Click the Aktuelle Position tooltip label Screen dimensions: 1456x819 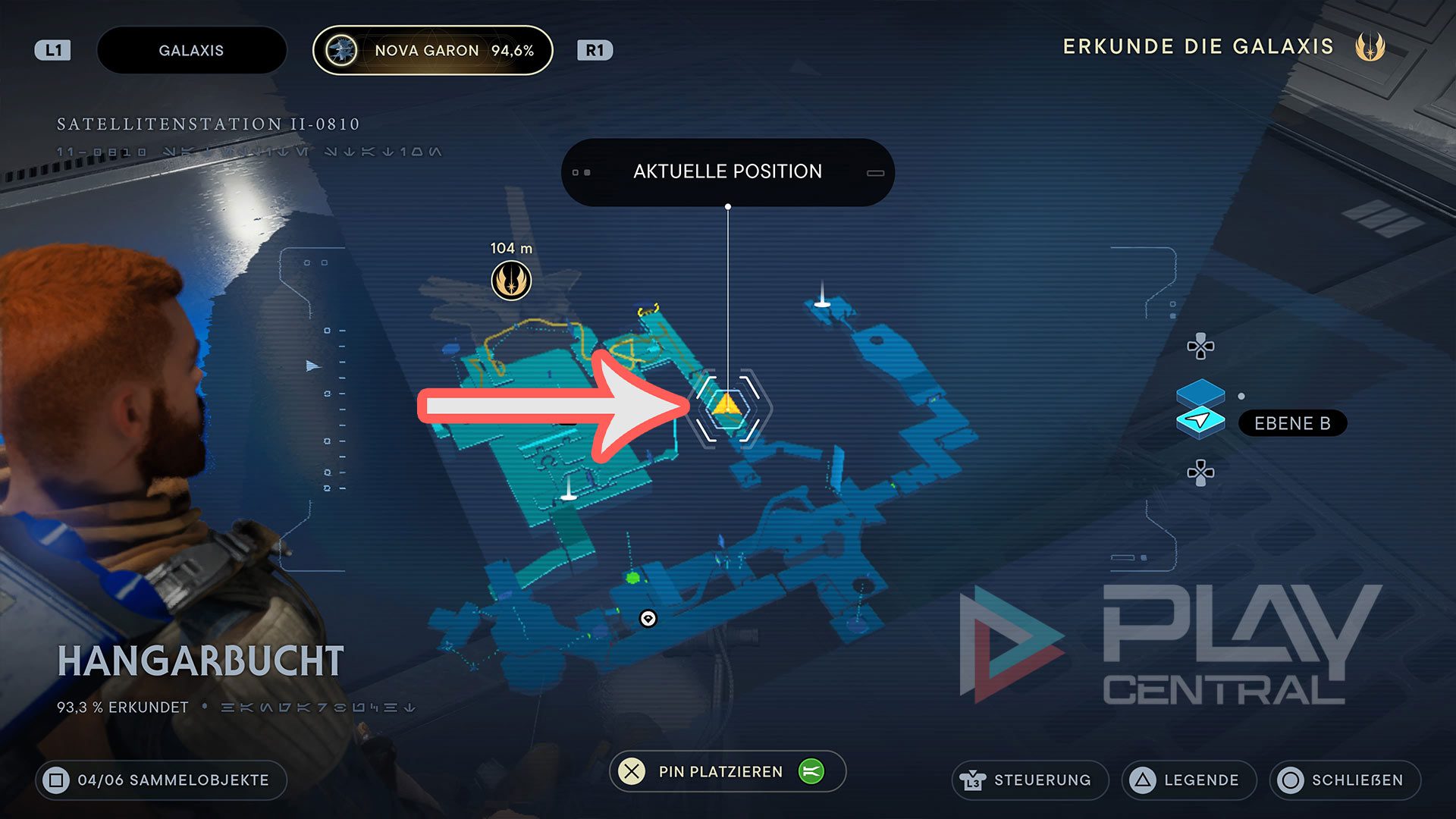click(x=727, y=172)
